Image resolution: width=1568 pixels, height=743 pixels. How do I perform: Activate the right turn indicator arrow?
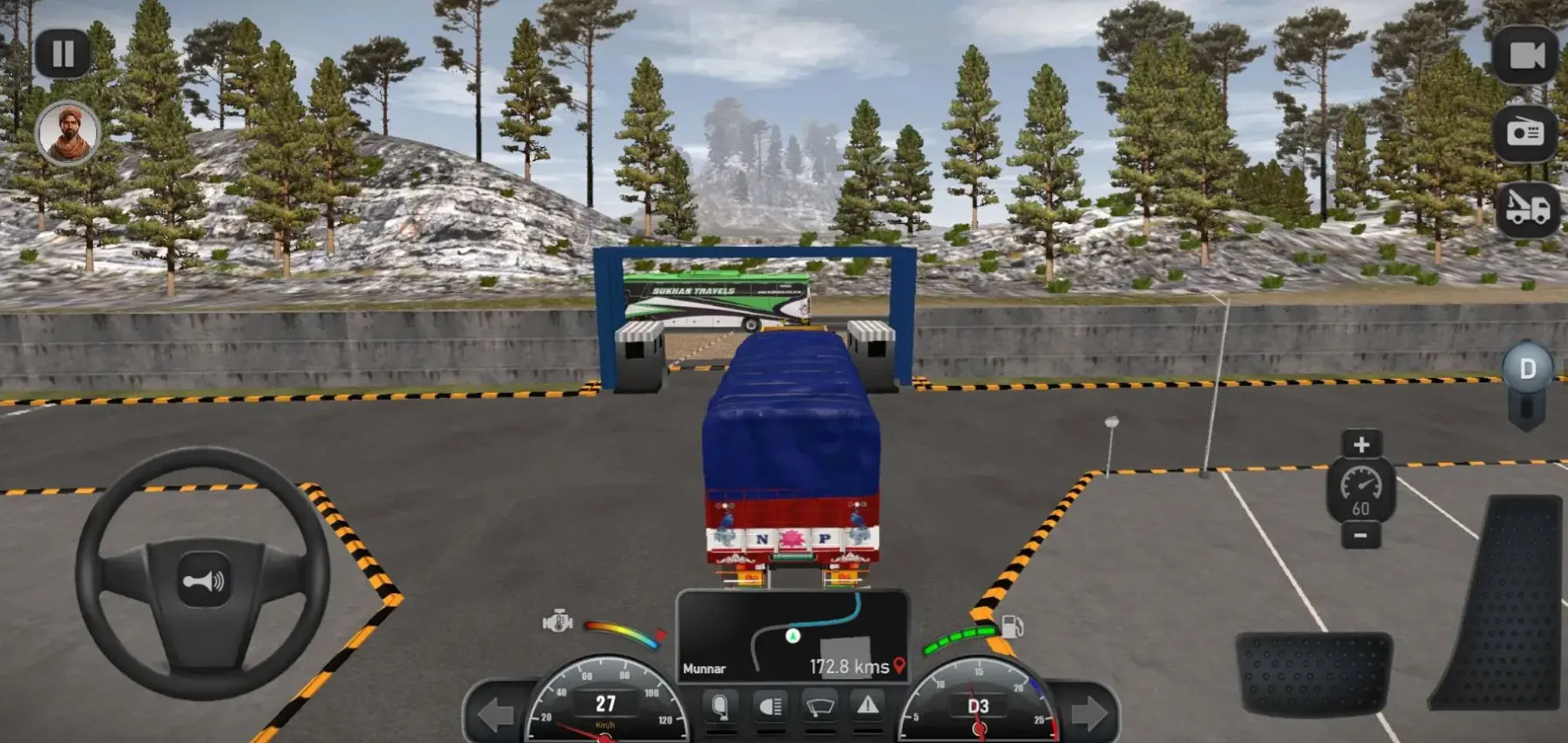(x=1088, y=714)
